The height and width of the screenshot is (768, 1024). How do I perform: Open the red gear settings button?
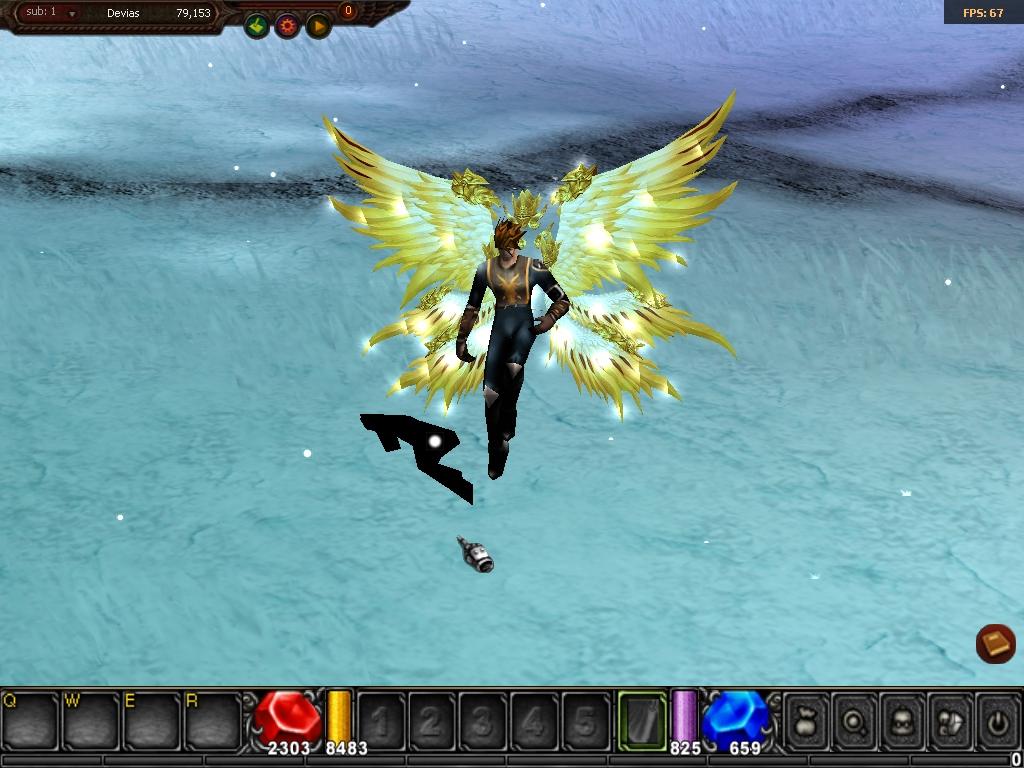(288, 26)
